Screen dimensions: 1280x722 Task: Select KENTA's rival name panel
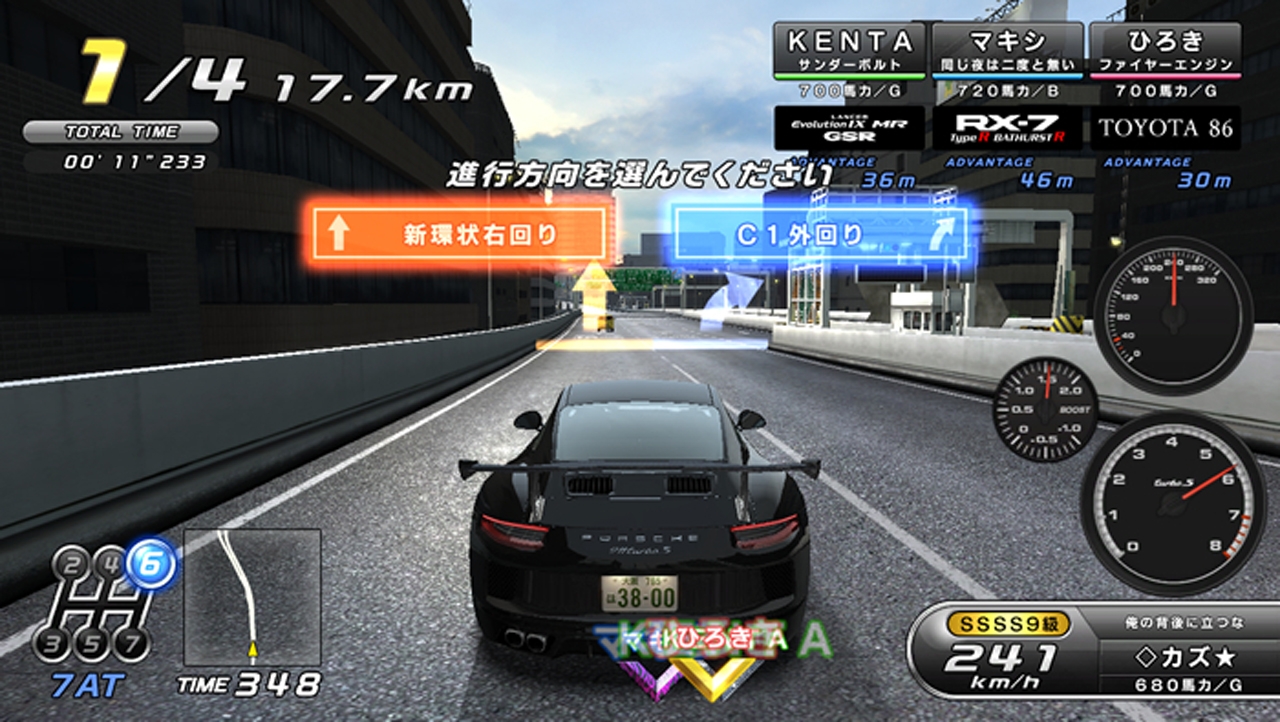pos(850,50)
